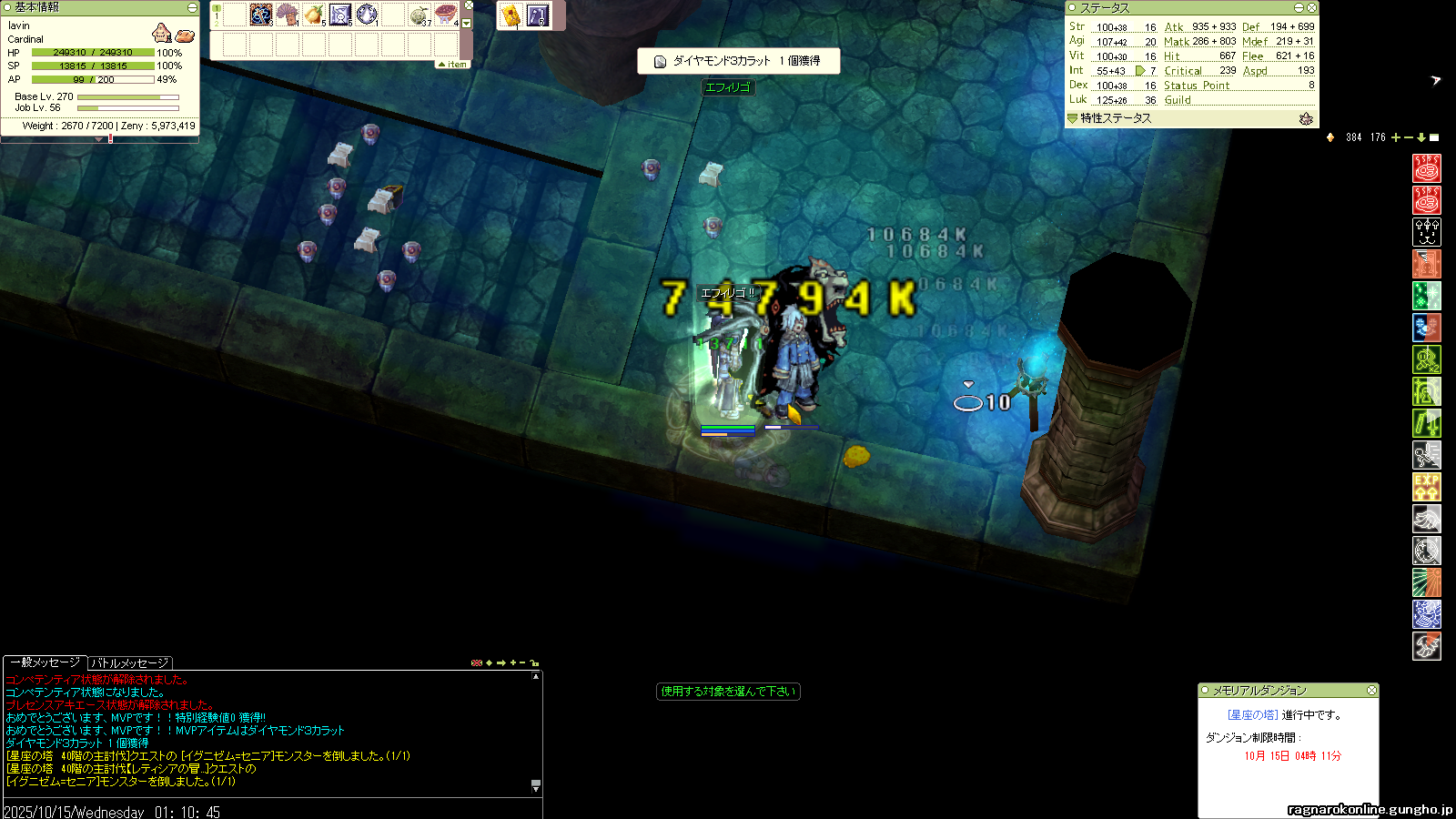Zoom out the minimap with the minus button
Screen dimensions: 1456x819
point(1409,137)
